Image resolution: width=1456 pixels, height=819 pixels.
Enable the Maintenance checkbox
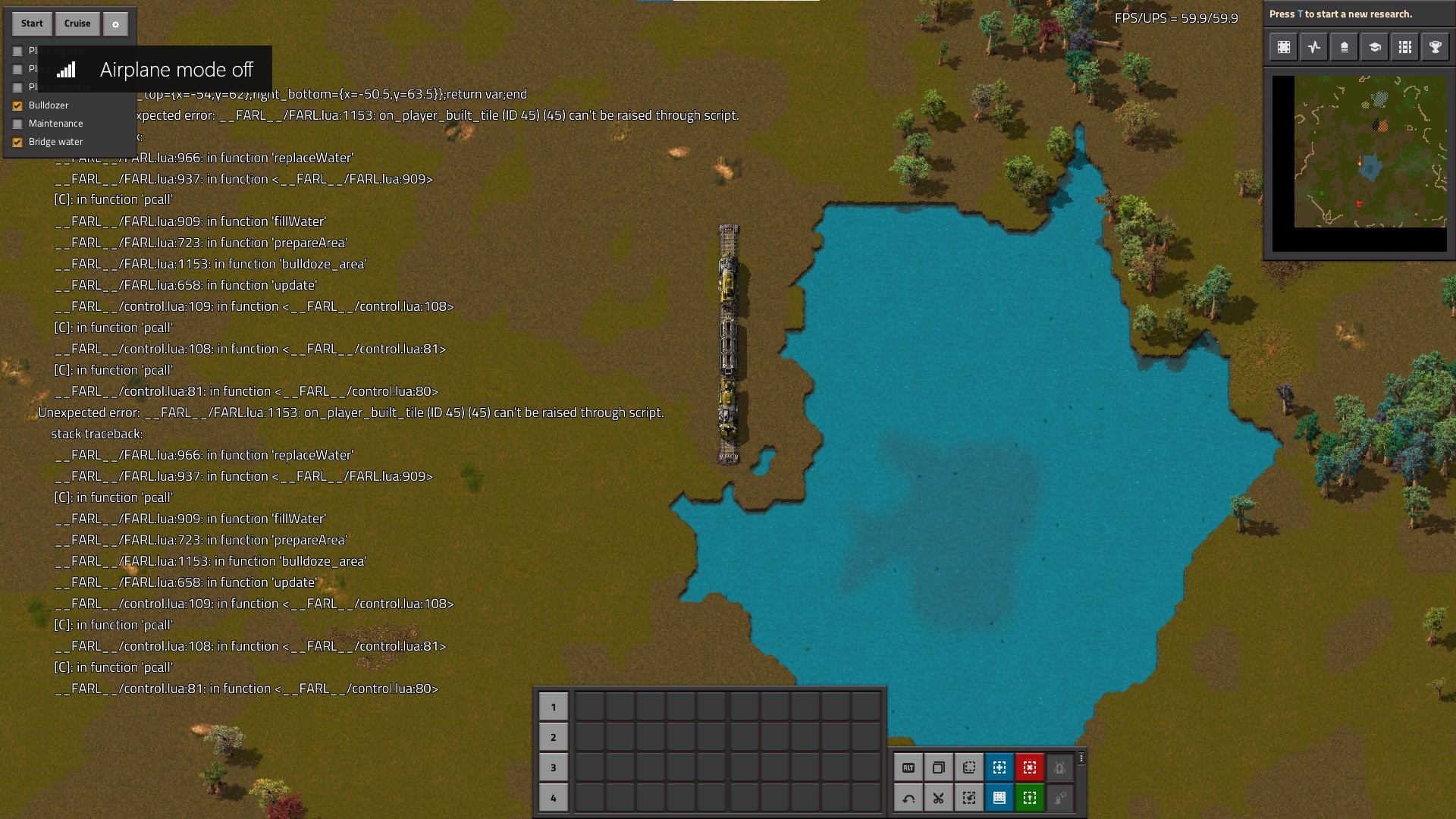tap(17, 124)
